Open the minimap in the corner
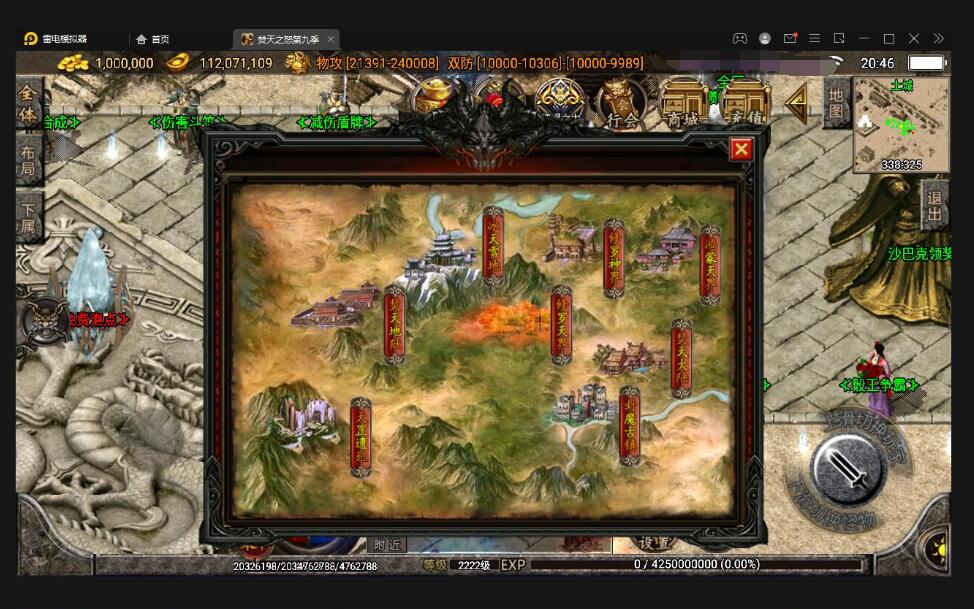The height and width of the screenshot is (609, 974). 901,125
